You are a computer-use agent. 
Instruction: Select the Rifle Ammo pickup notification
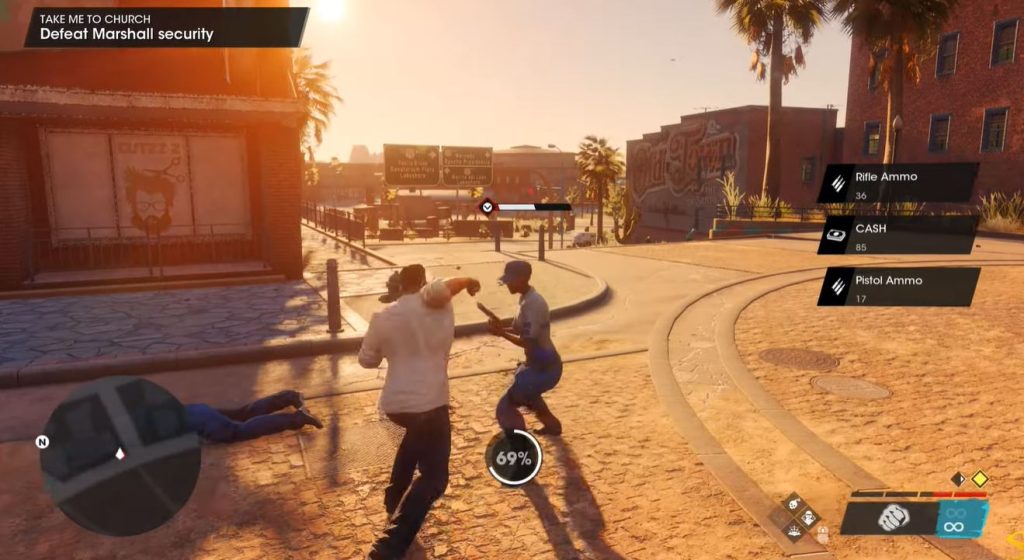pos(897,183)
